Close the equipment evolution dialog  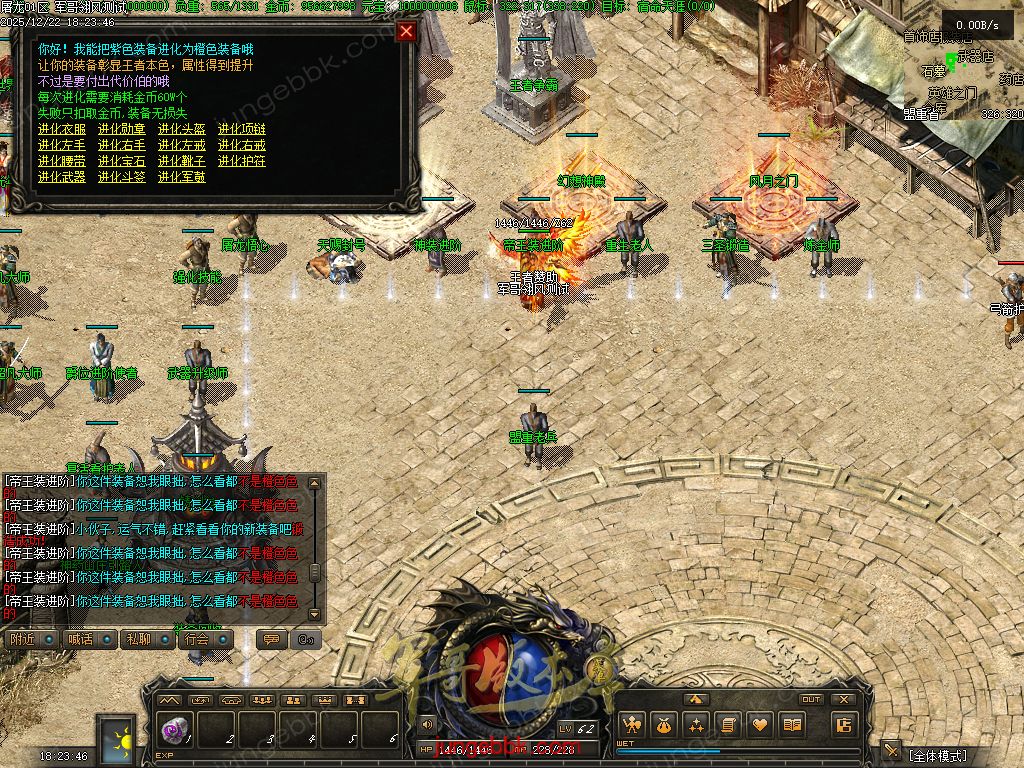406,31
